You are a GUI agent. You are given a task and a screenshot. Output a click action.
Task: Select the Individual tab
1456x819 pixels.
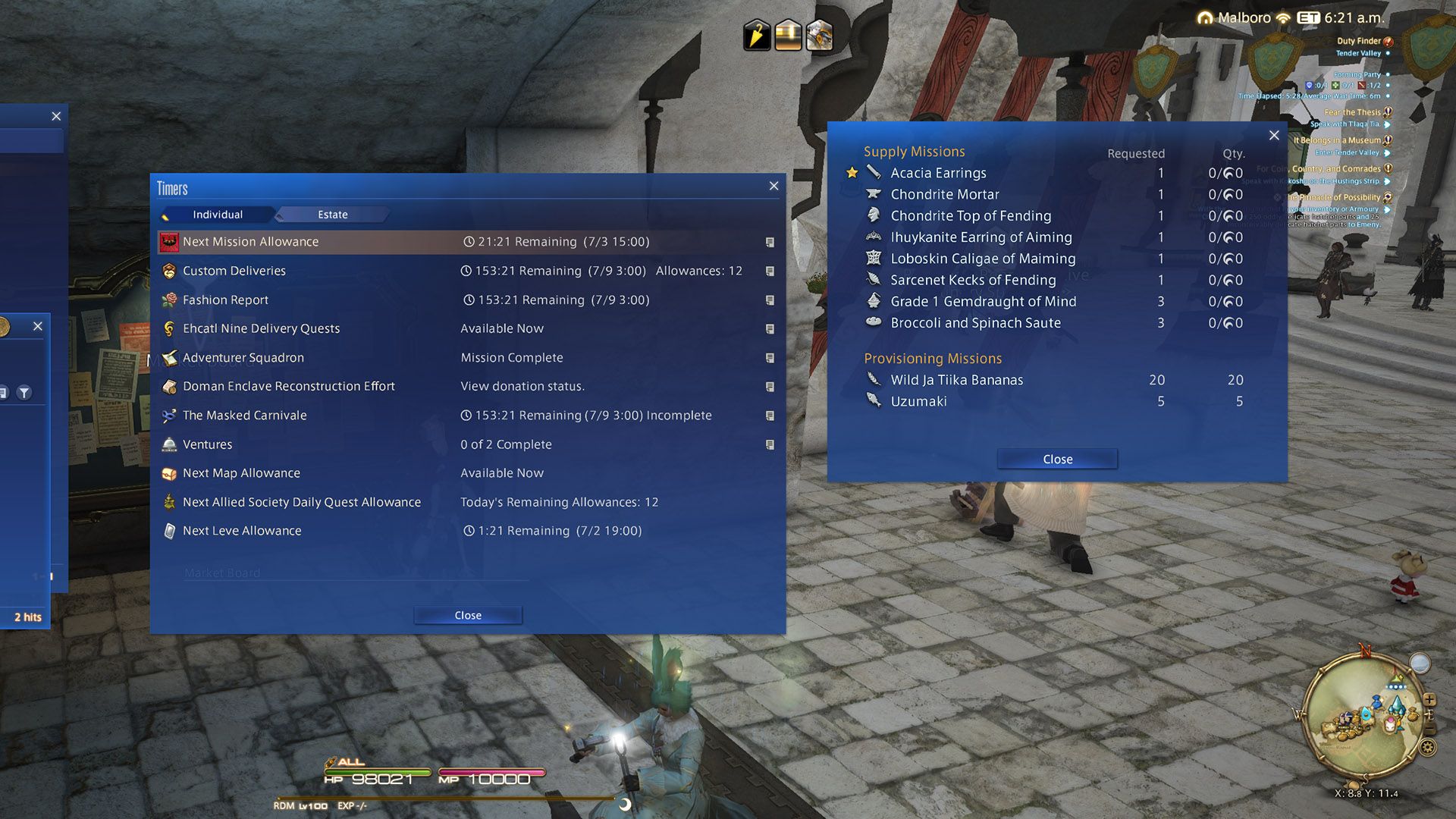click(x=218, y=215)
